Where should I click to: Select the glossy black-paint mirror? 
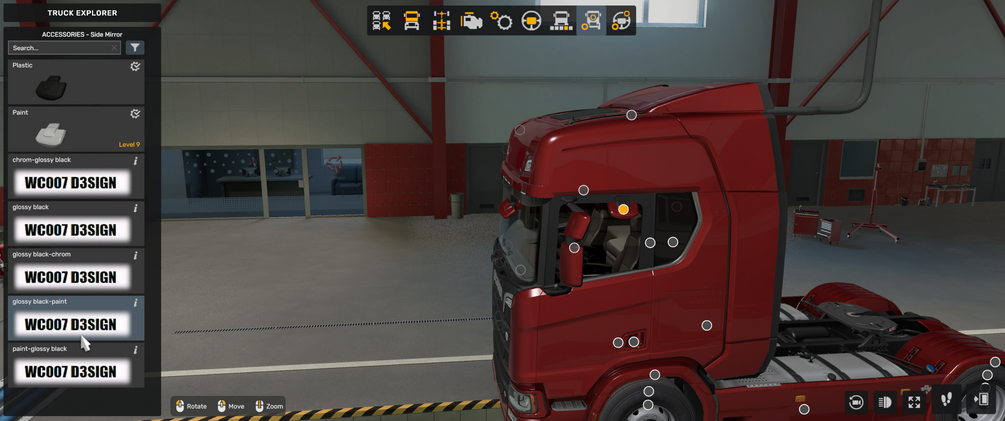[70, 324]
